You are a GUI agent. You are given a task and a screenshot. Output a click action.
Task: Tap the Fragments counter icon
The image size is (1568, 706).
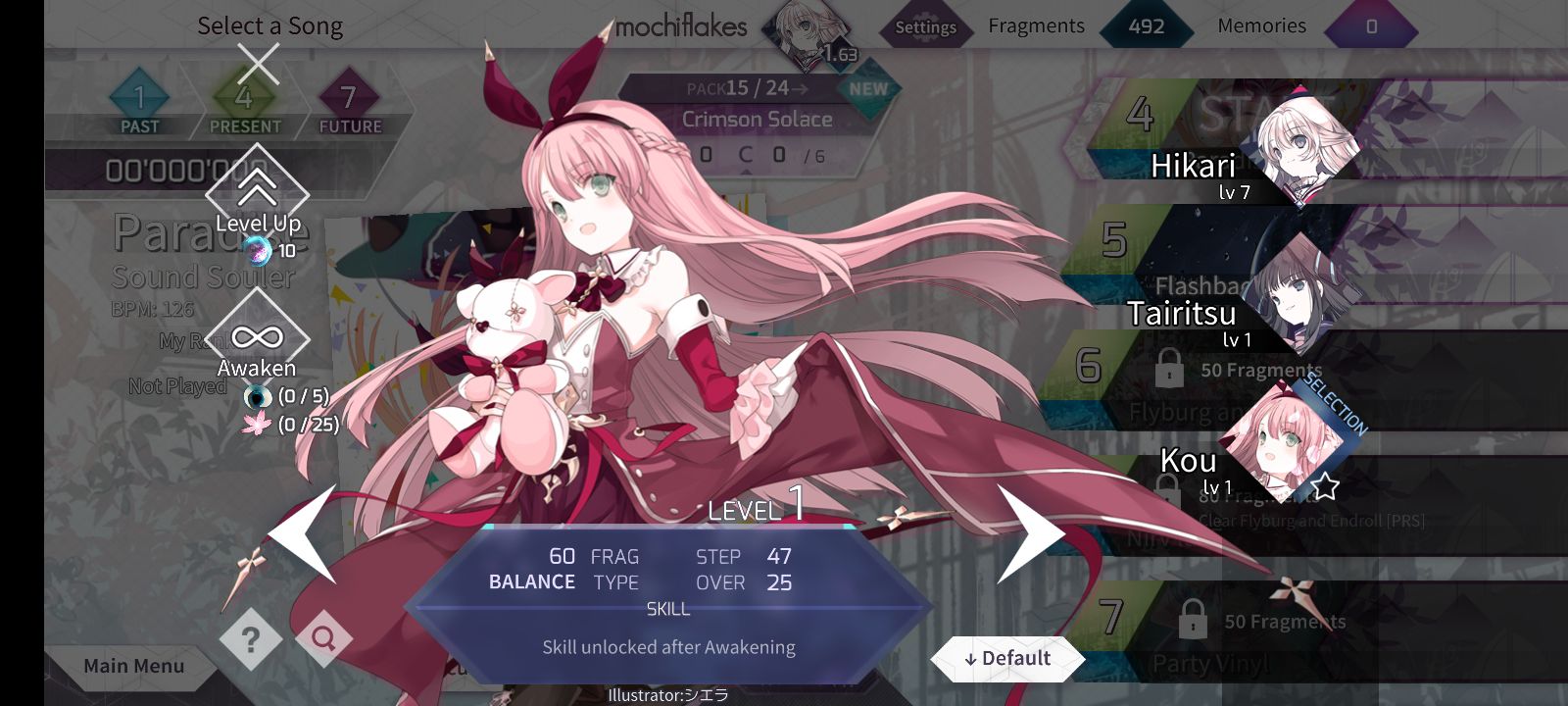(1147, 26)
